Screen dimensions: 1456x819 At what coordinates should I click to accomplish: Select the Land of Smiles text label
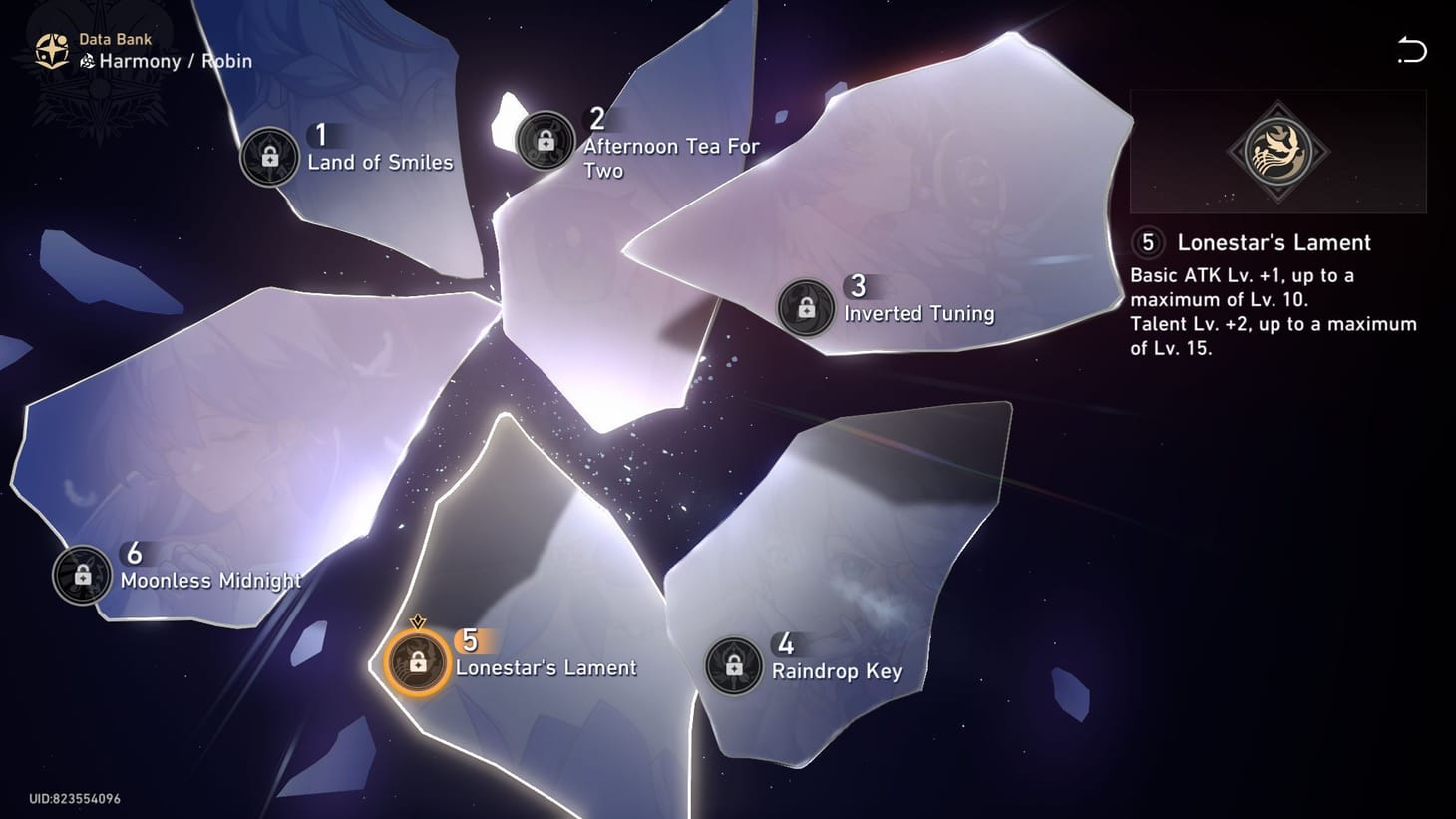pyautogui.click(x=380, y=162)
